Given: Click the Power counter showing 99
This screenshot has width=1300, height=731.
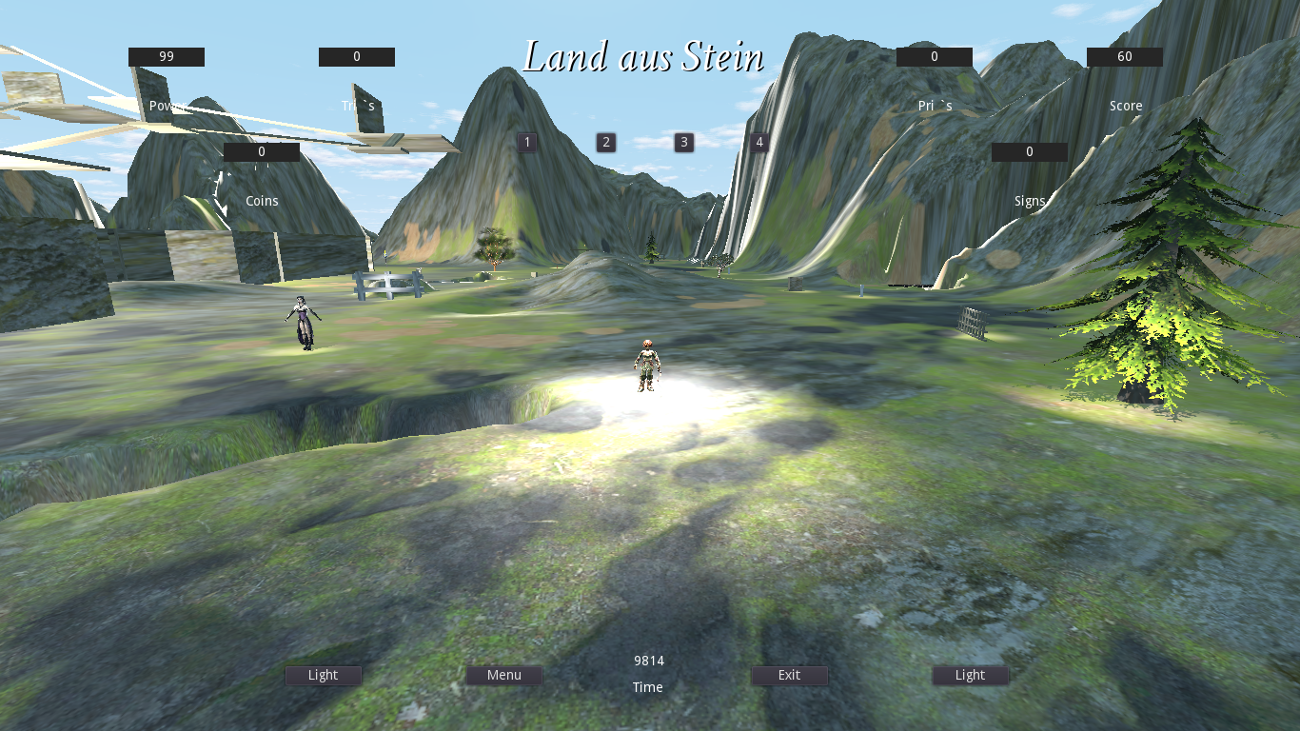Looking at the screenshot, I should (x=166, y=56).
